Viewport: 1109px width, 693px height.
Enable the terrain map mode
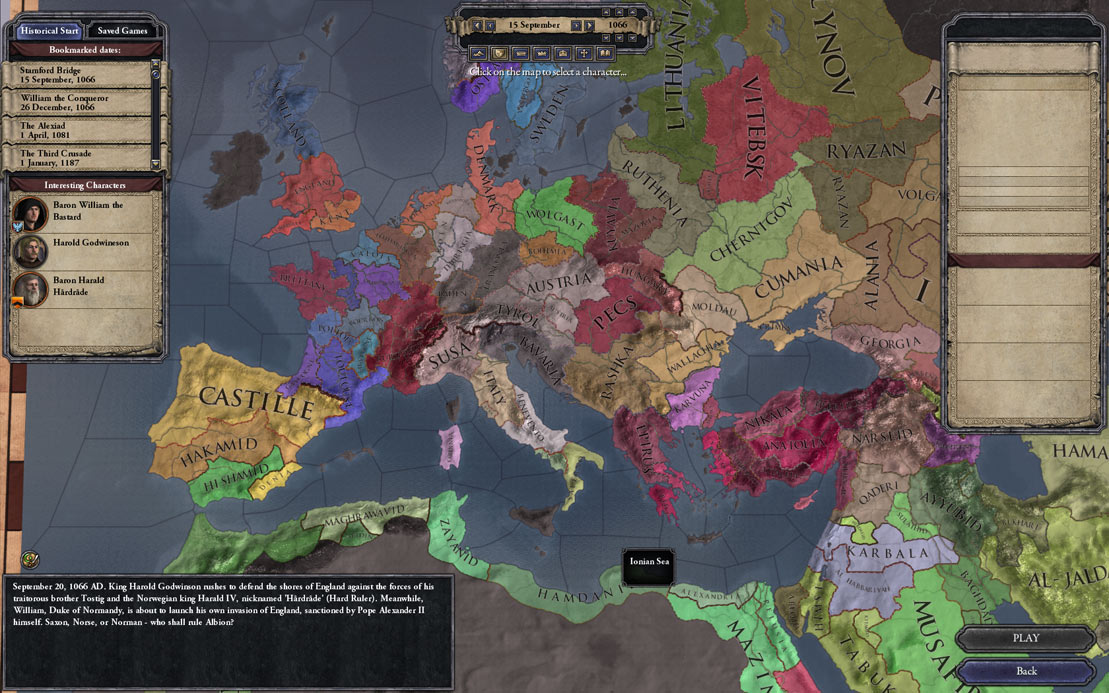coord(477,52)
